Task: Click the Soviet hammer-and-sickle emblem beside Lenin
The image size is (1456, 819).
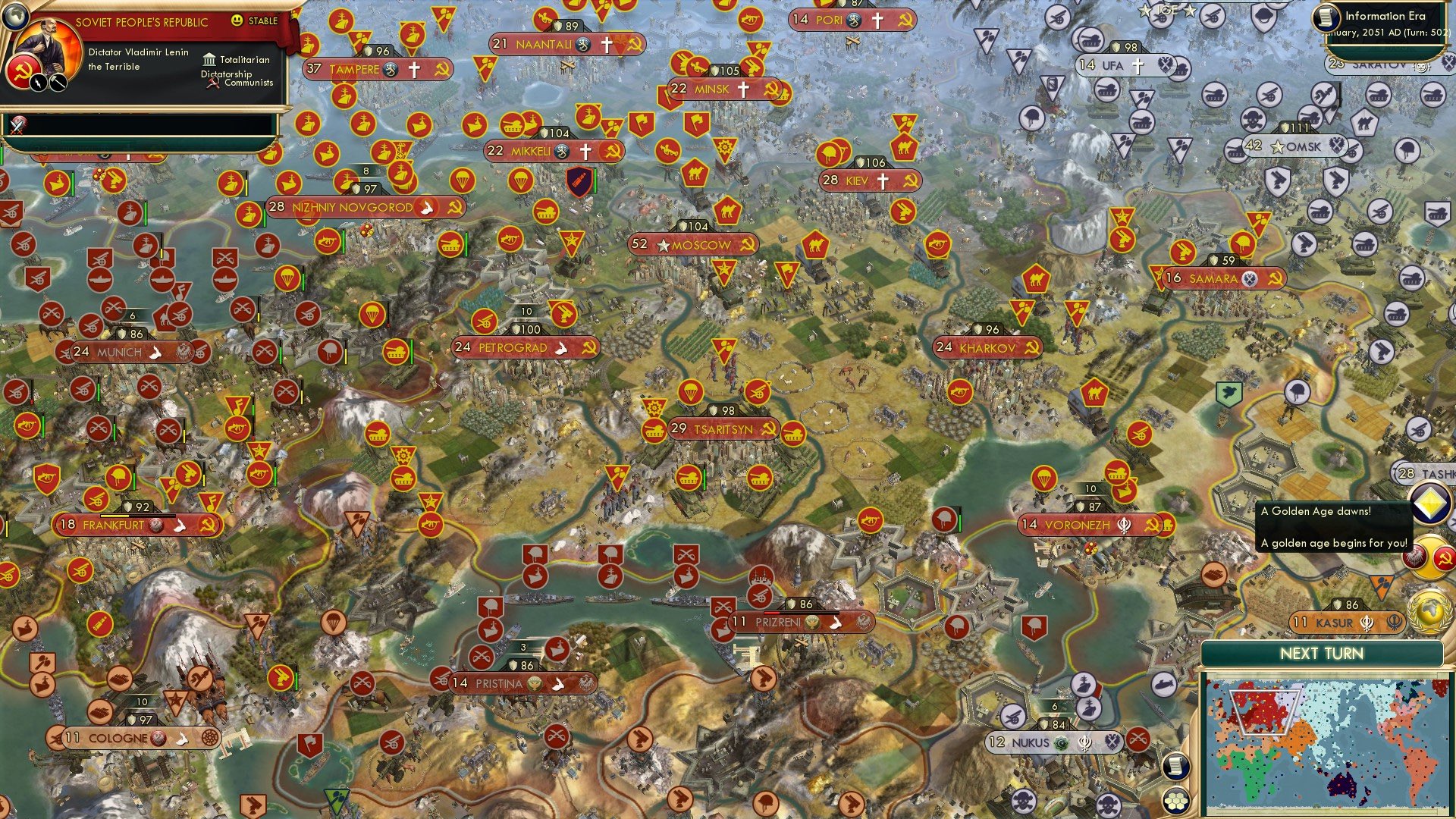Action: (23, 74)
